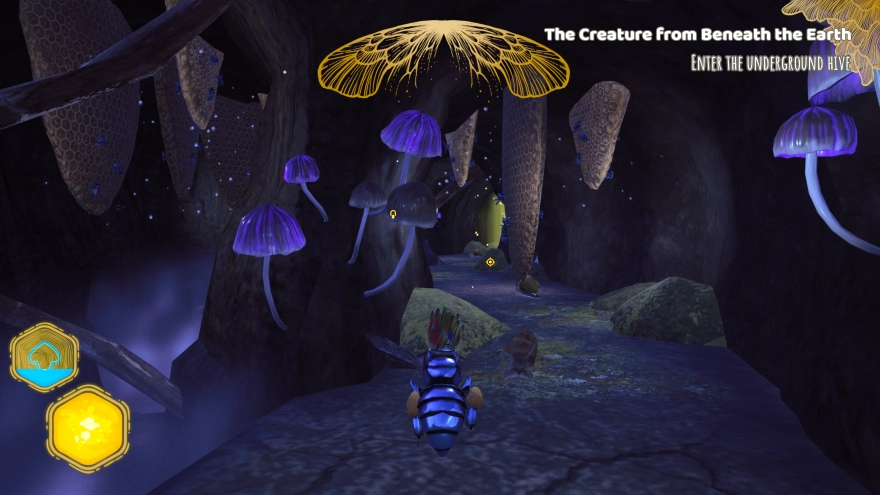
Task: Select the blue mushroom hexagon icon
Action: pos(45,356)
